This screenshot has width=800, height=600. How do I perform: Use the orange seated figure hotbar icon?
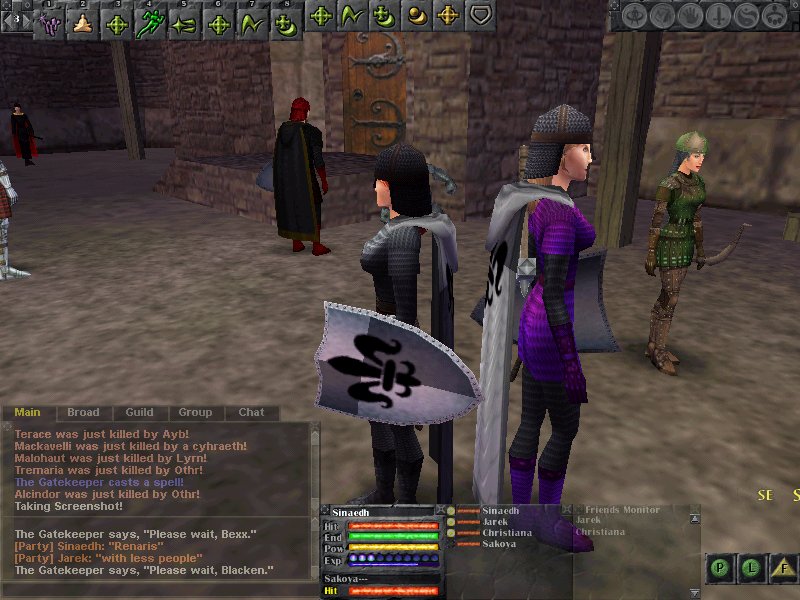pos(83,20)
